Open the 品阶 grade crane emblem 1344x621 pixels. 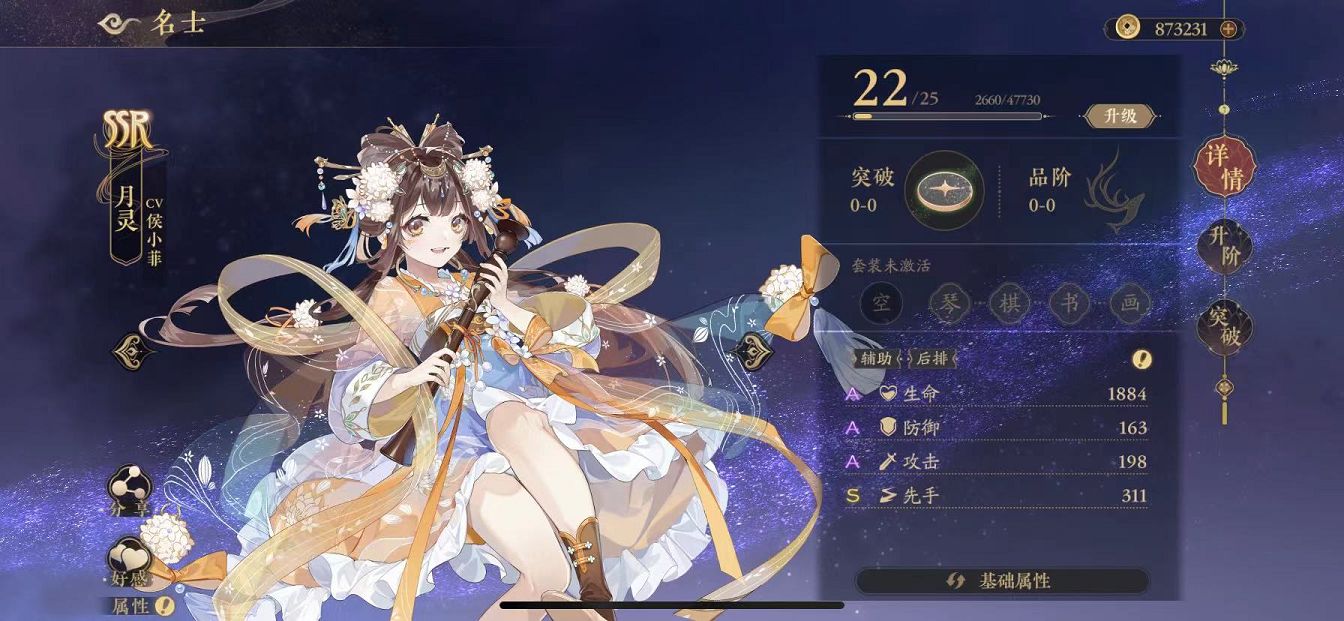[x=1113, y=190]
